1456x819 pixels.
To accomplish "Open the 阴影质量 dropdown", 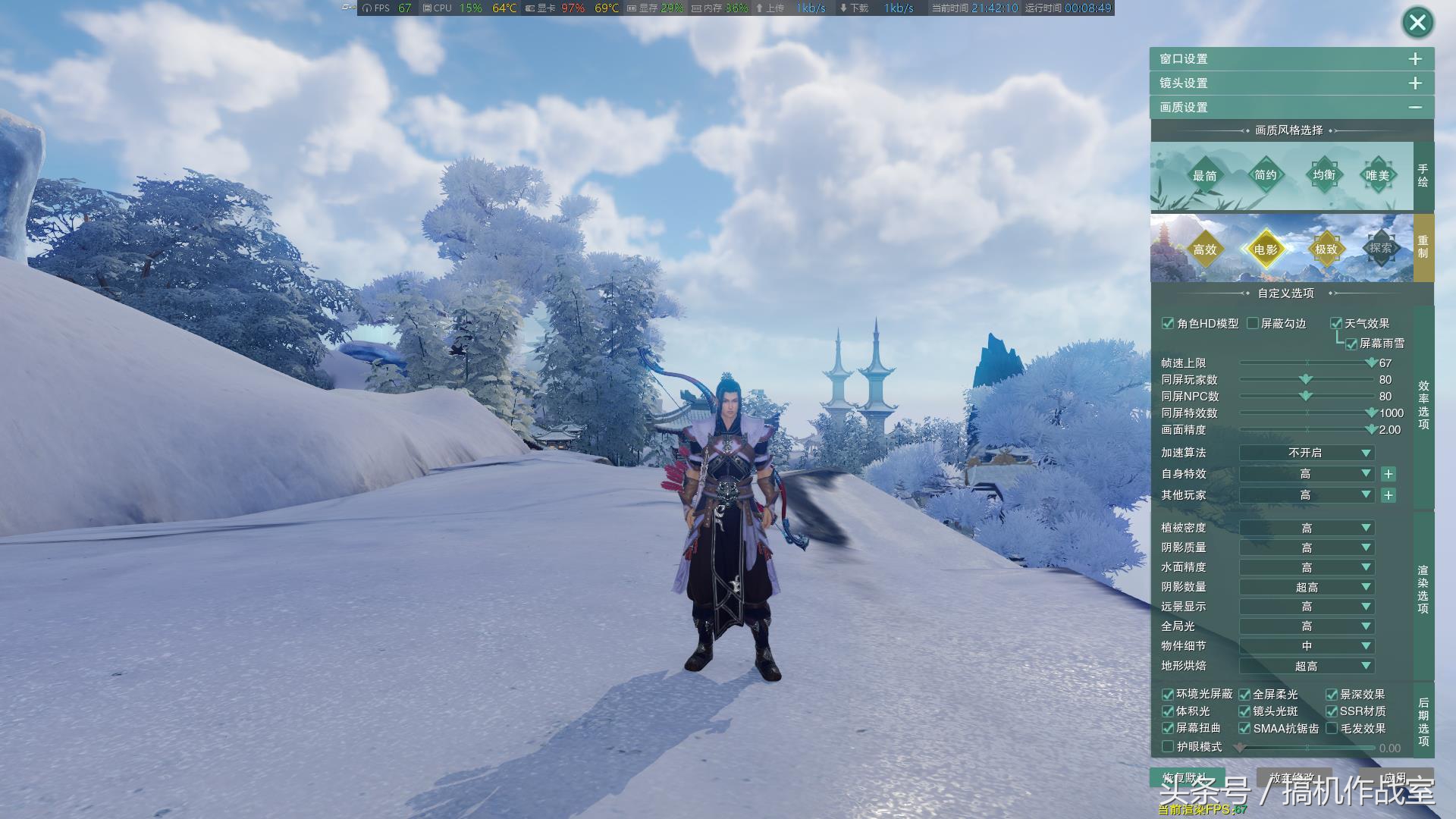I will point(1306,548).
